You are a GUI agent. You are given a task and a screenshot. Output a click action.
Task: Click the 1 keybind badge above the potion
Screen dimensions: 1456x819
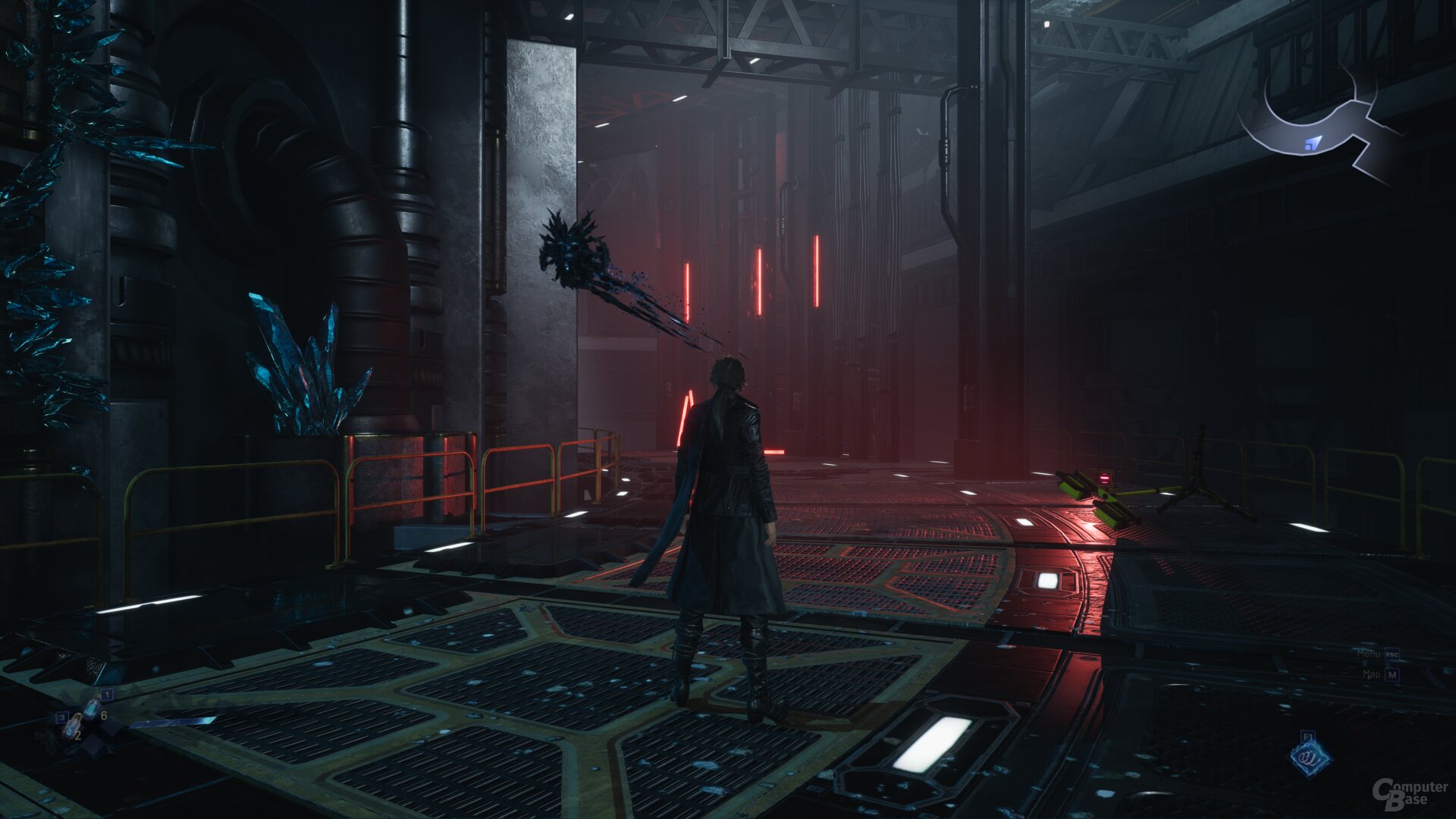pyautogui.click(x=107, y=695)
